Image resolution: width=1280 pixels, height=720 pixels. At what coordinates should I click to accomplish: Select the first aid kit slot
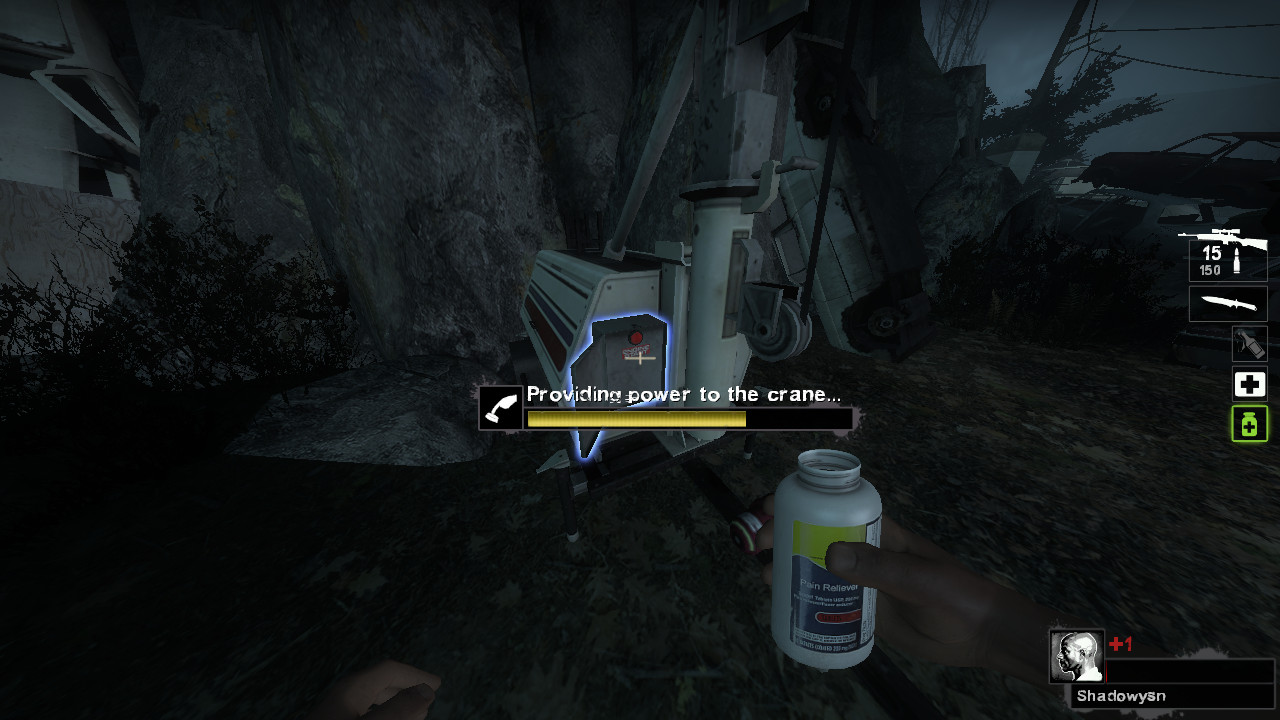(1248, 384)
